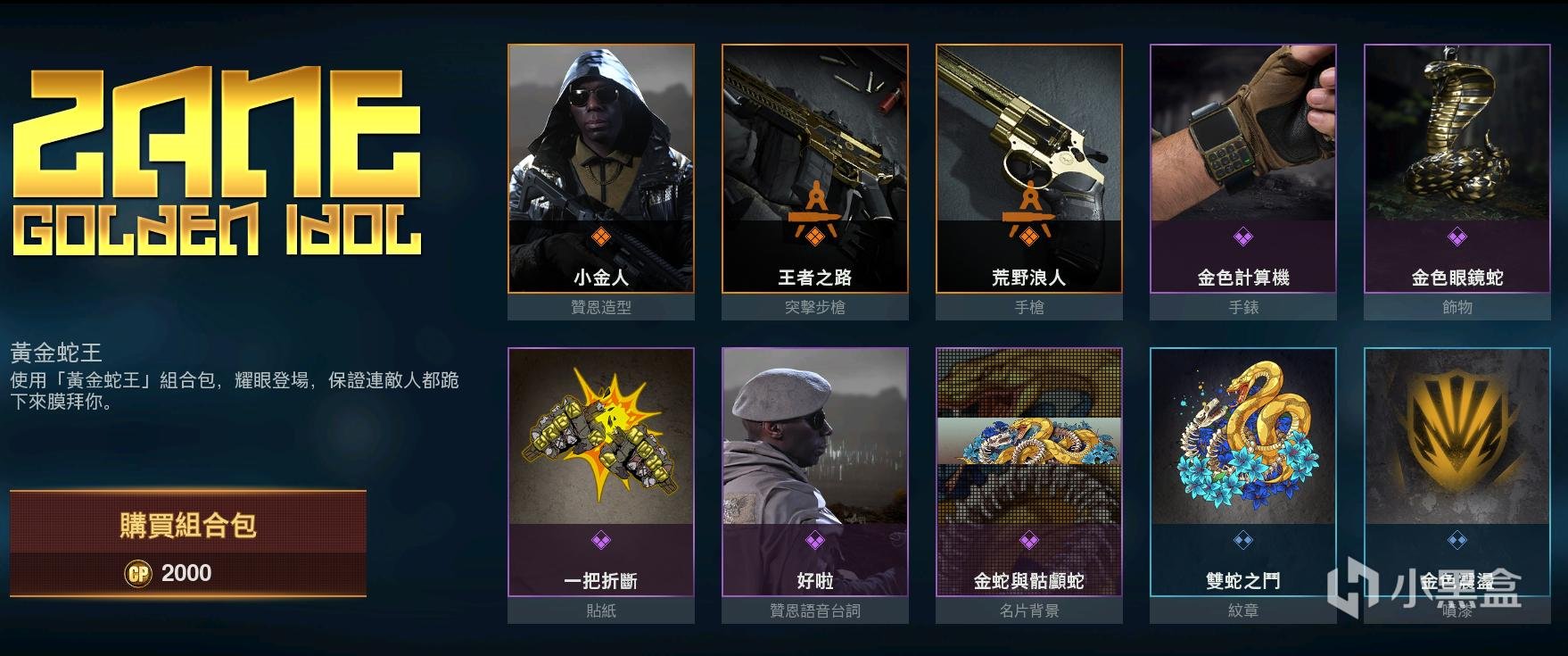Pick the 一把折斷 sticker tile
1568x656 pixels.
pyautogui.click(x=600, y=473)
